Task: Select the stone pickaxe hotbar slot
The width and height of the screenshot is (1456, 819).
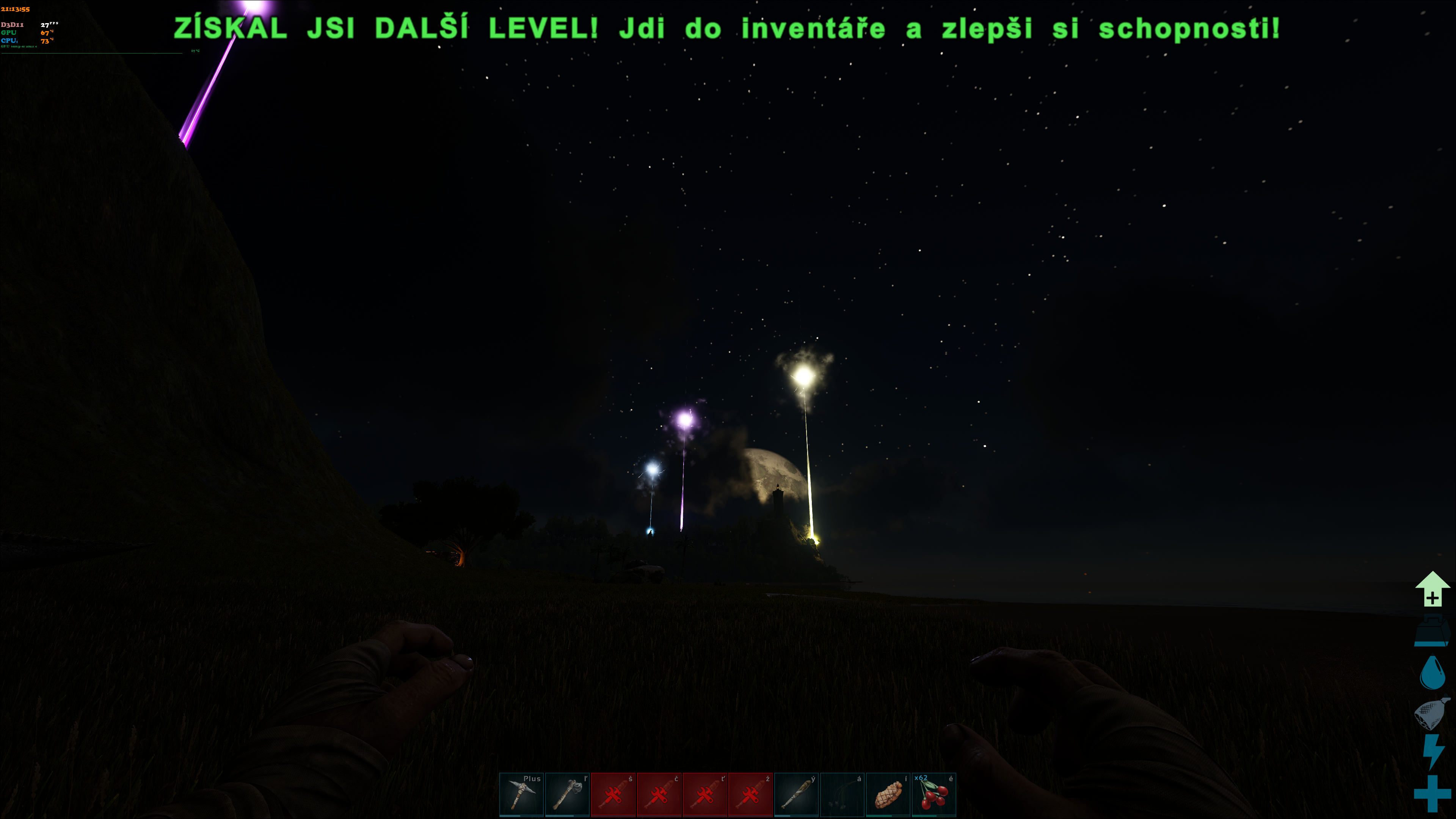Action: click(x=521, y=794)
